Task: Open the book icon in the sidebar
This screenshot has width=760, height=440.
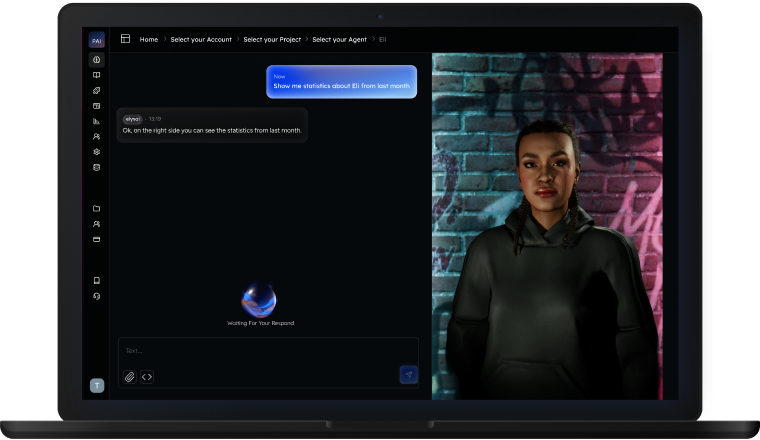Action: tap(97, 75)
